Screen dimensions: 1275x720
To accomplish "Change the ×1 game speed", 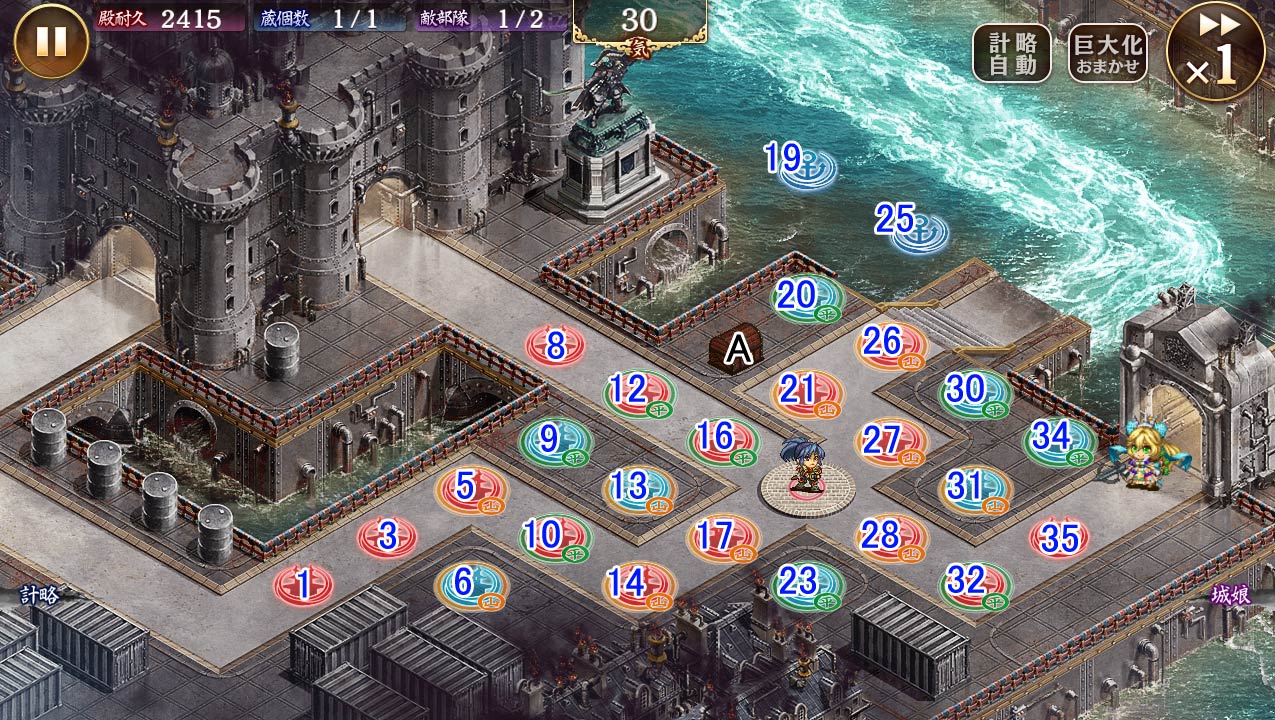I will click(x=1215, y=52).
